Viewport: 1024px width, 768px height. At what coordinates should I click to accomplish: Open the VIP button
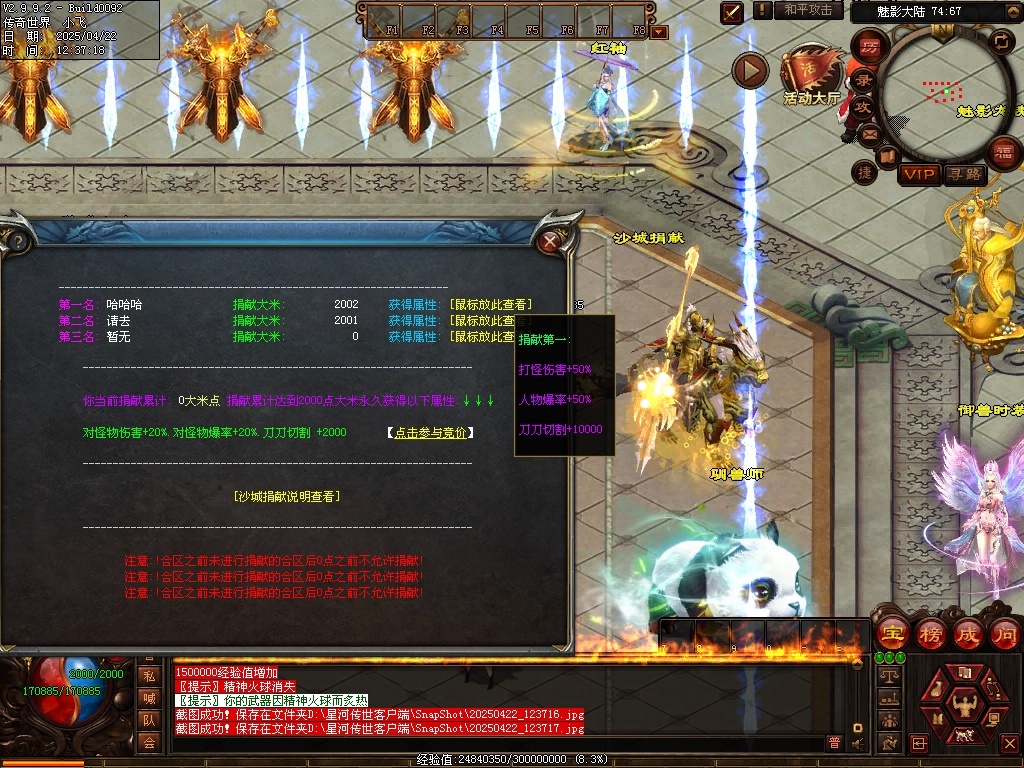tap(919, 175)
